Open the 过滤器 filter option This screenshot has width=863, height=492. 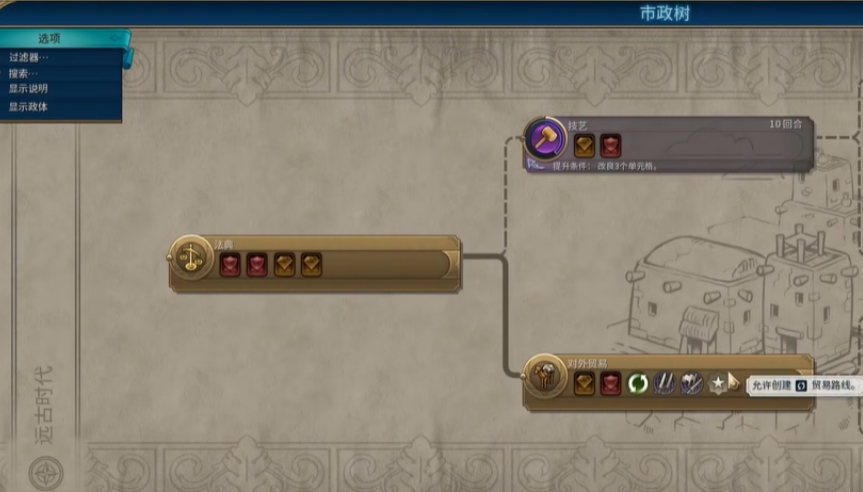click(29, 57)
